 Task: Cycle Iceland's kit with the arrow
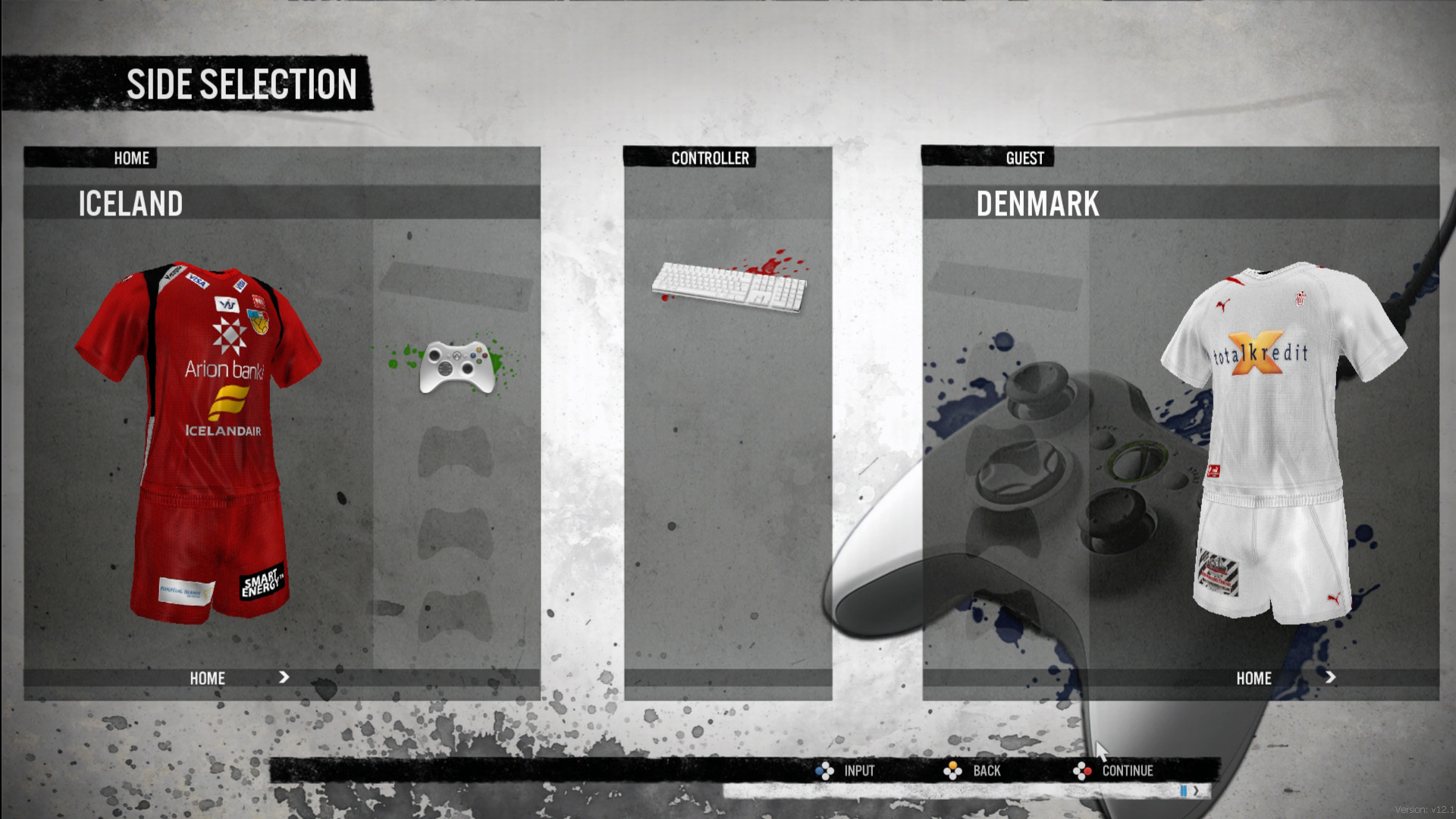[284, 677]
